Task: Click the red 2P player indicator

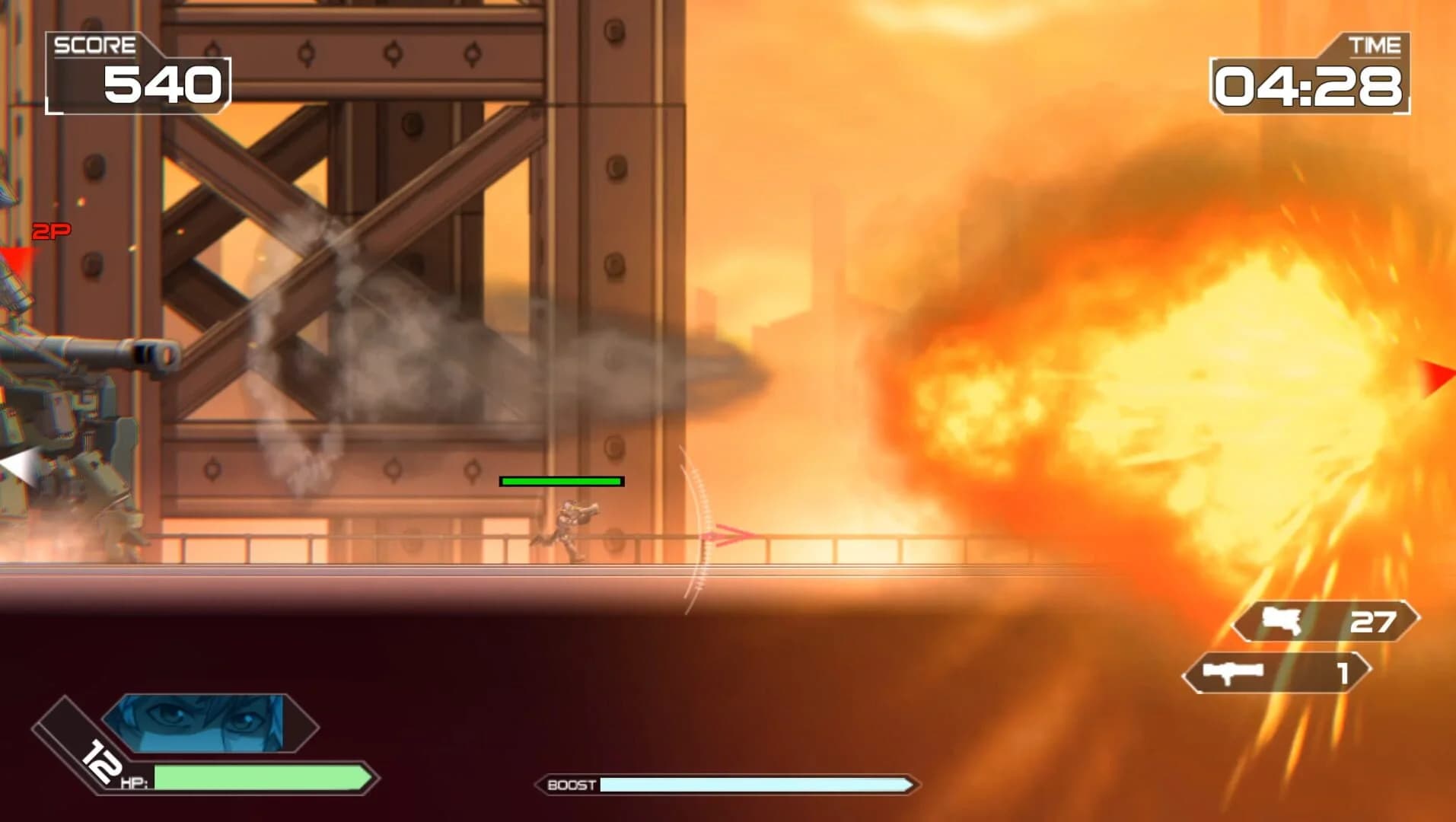Action: [52, 230]
